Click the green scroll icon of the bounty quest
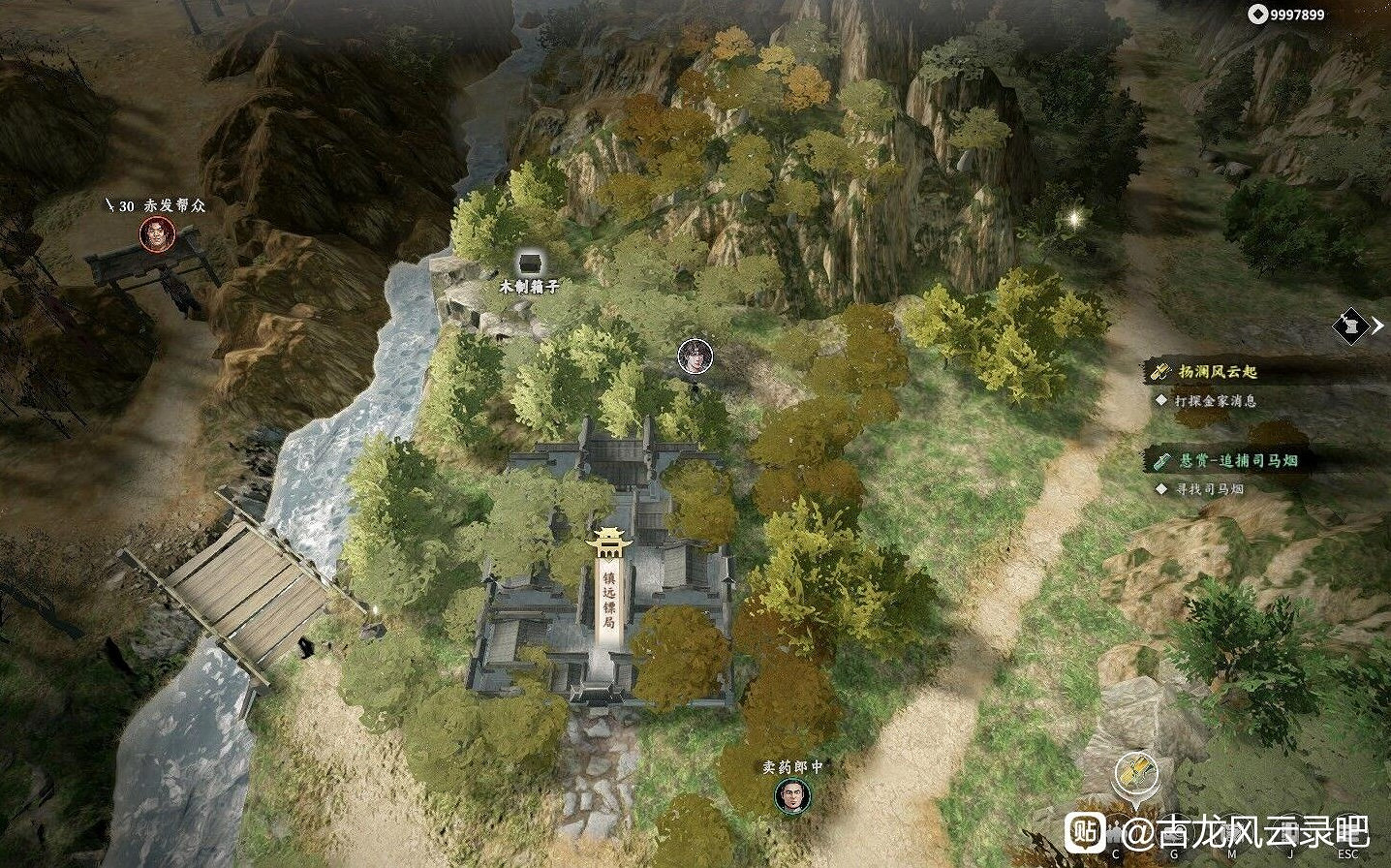Image resolution: width=1391 pixels, height=868 pixels. click(x=1161, y=462)
